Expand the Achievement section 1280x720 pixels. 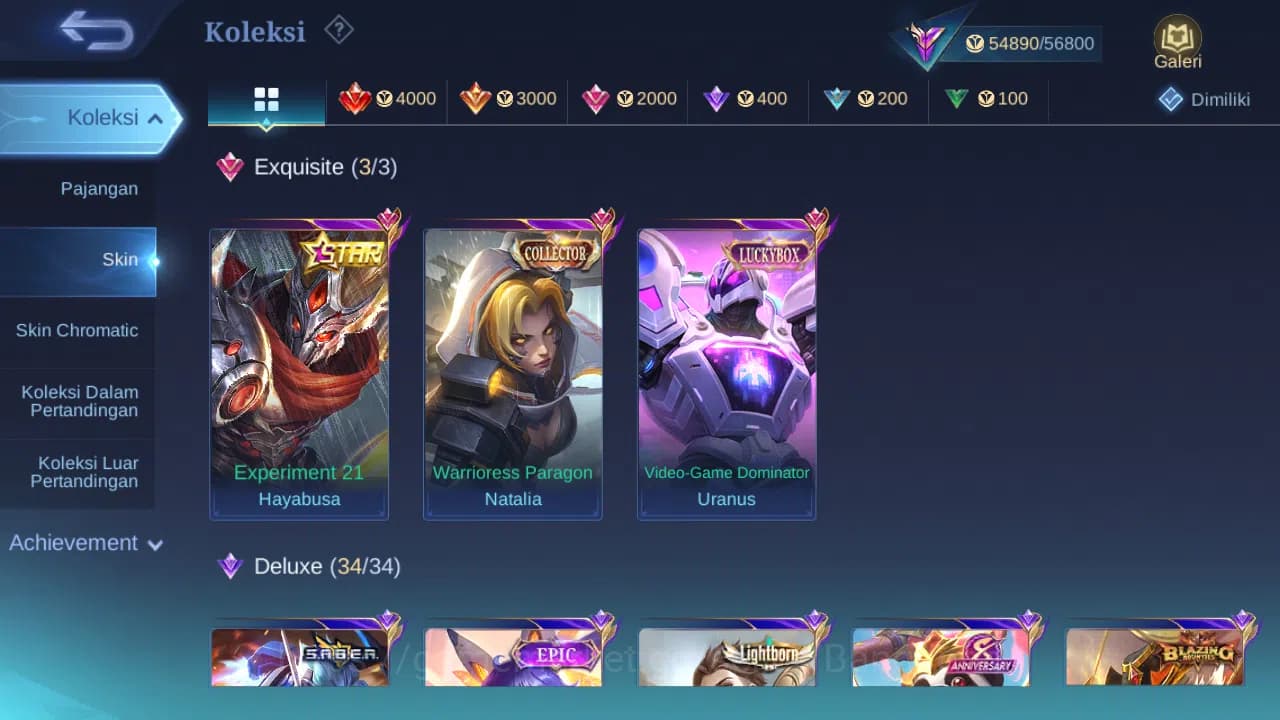[x=85, y=543]
